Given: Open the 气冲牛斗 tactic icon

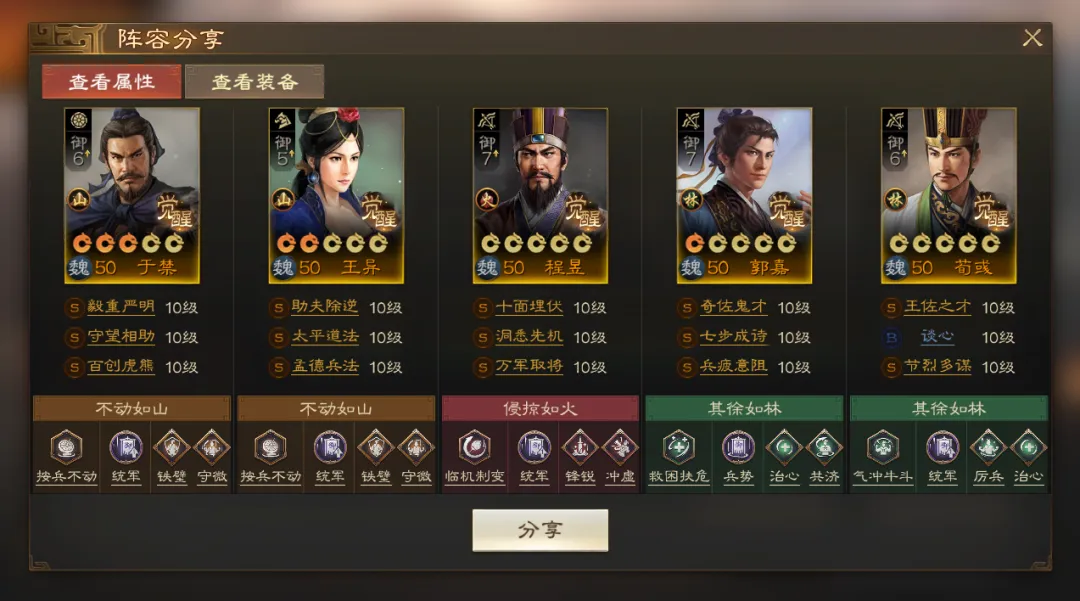Looking at the screenshot, I should [882, 447].
